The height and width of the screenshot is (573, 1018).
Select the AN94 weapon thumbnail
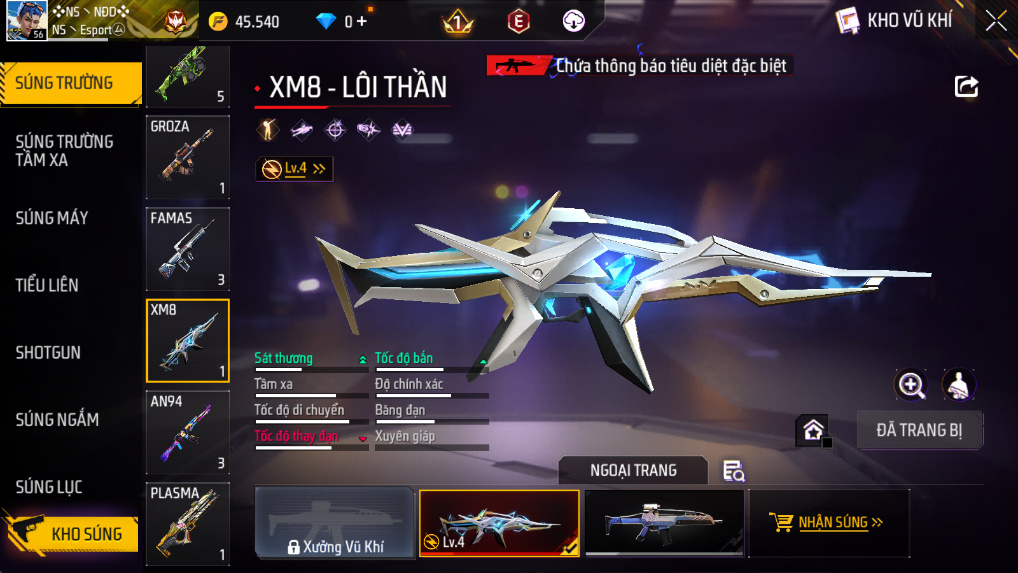[187, 431]
